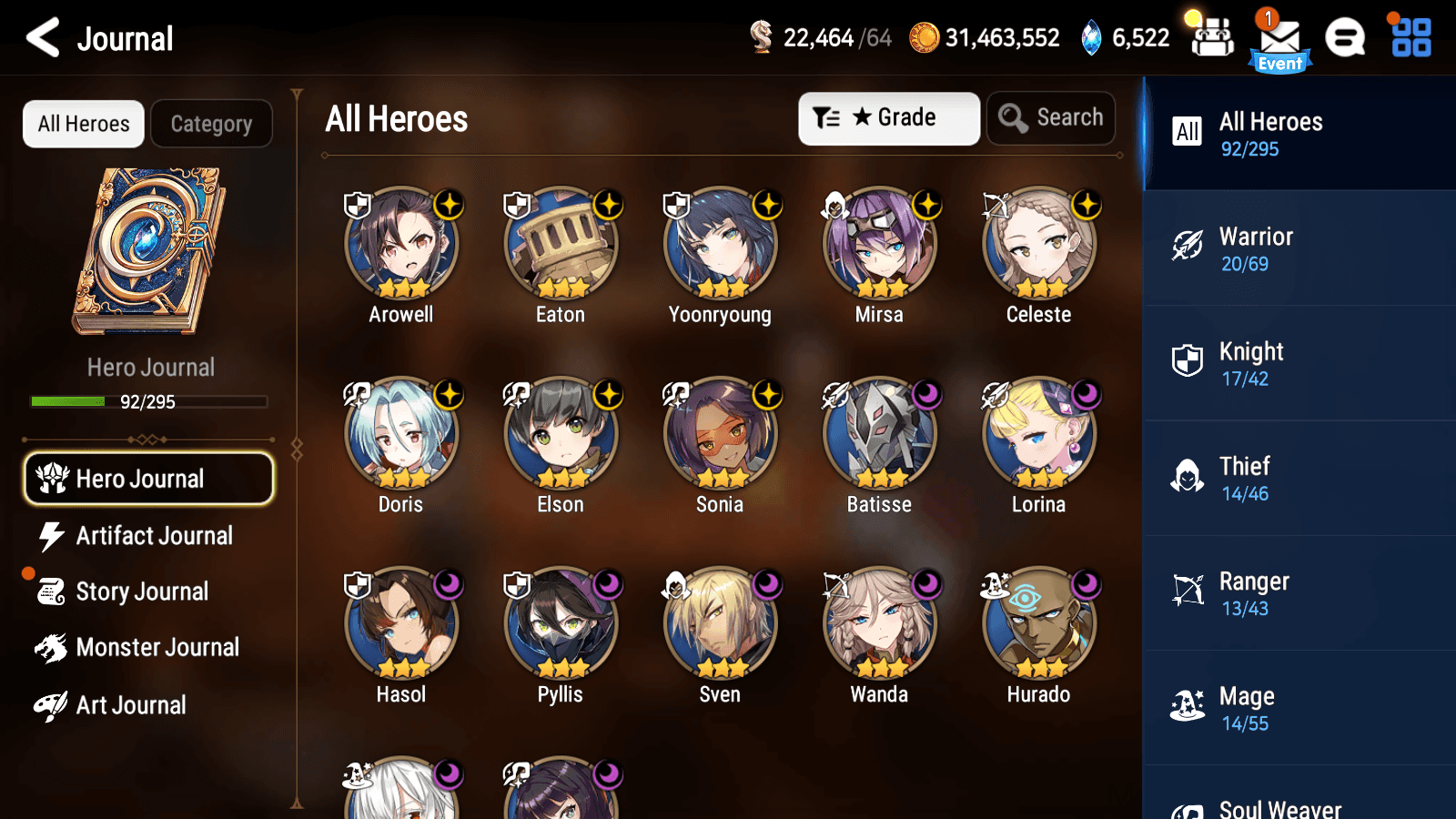1456x819 pixels.
Task: Select the Monster Journal dragon icon
Action: 53,647
